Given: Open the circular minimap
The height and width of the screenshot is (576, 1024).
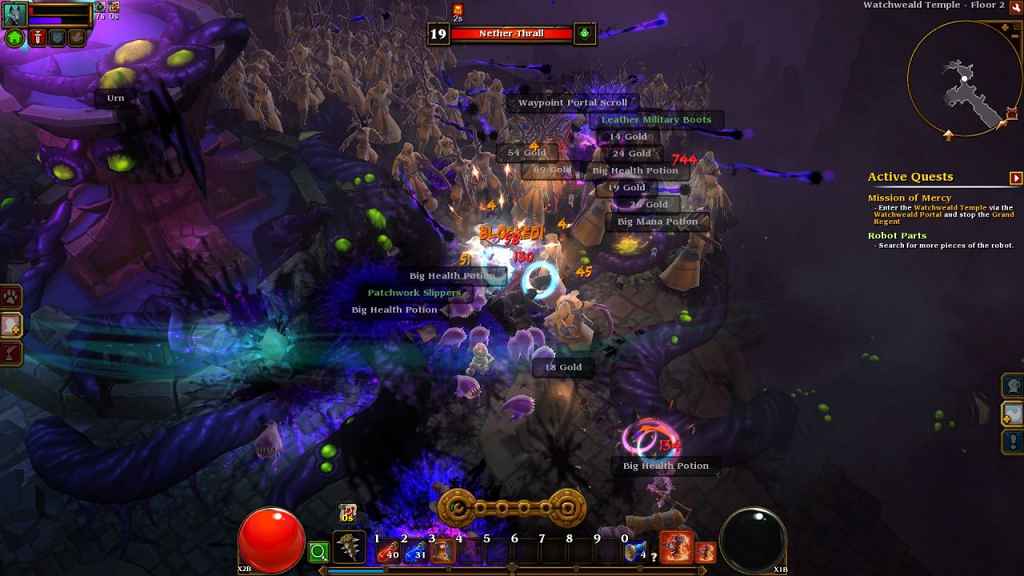Looking at the screenshot, I should tap(958, 76).
